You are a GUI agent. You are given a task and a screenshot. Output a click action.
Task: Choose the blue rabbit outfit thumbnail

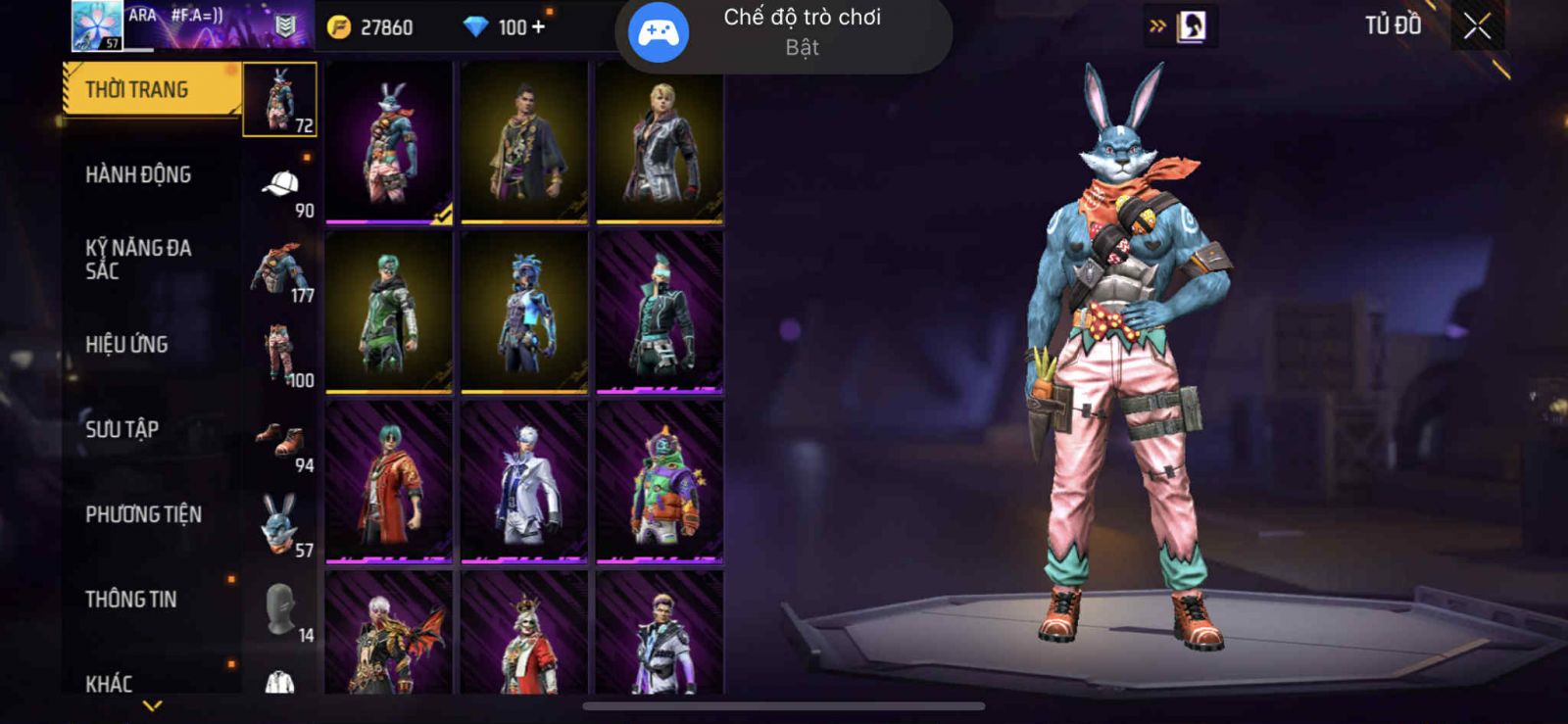point(389,143)
